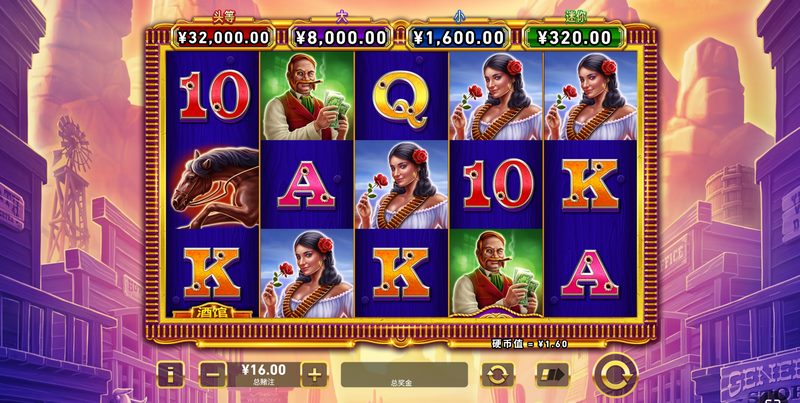Spin the reels with the round button
The width and height of the screenshot is (800, 403).
tap(616, 375)
